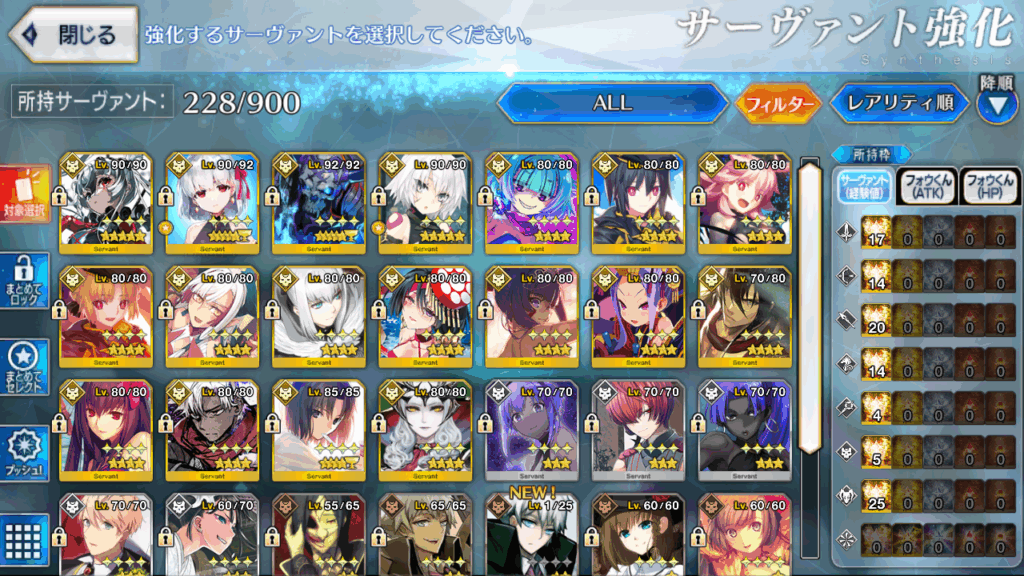Open the フィルター filter options
1024x576 pixels.
(x=778, y=103)
